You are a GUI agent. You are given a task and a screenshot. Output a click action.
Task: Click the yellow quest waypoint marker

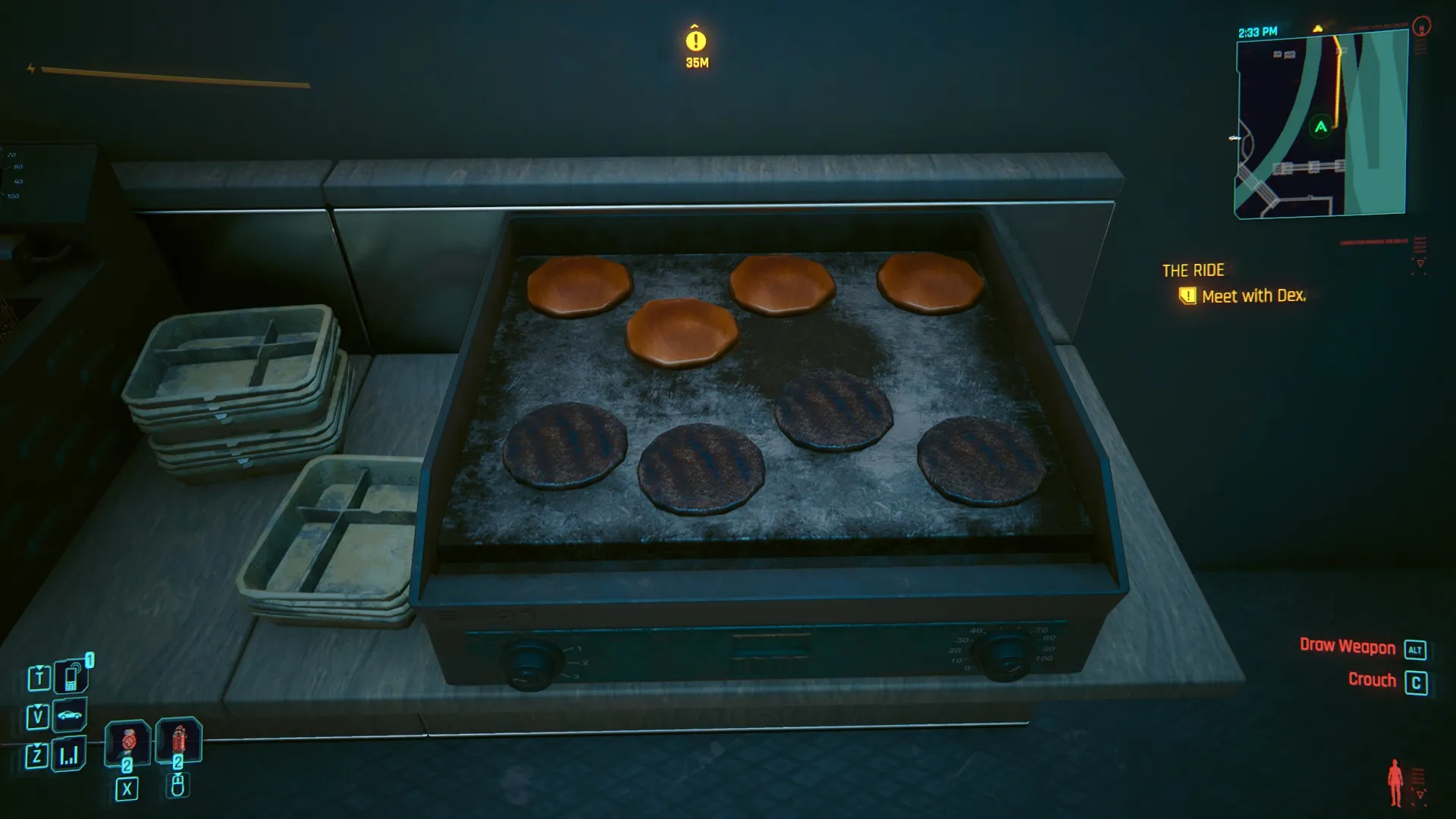[x=695, y=41]
